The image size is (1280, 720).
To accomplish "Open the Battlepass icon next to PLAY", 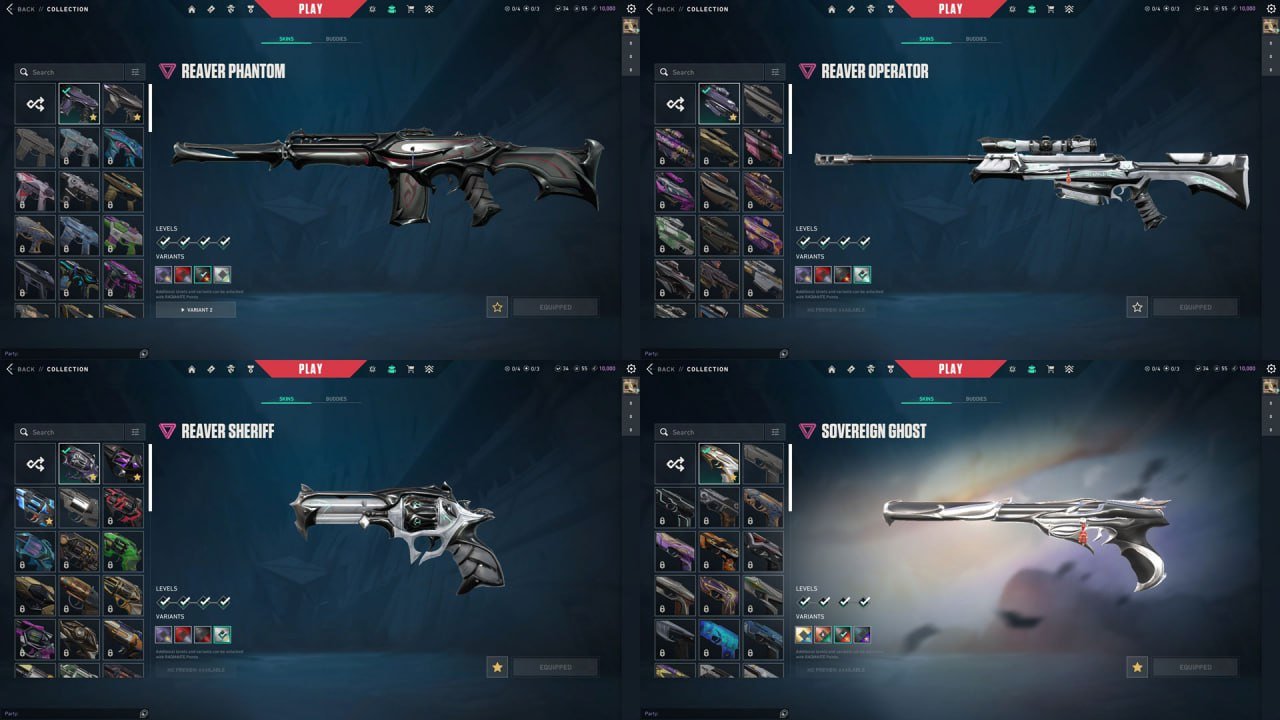I will tap(250, 8).
